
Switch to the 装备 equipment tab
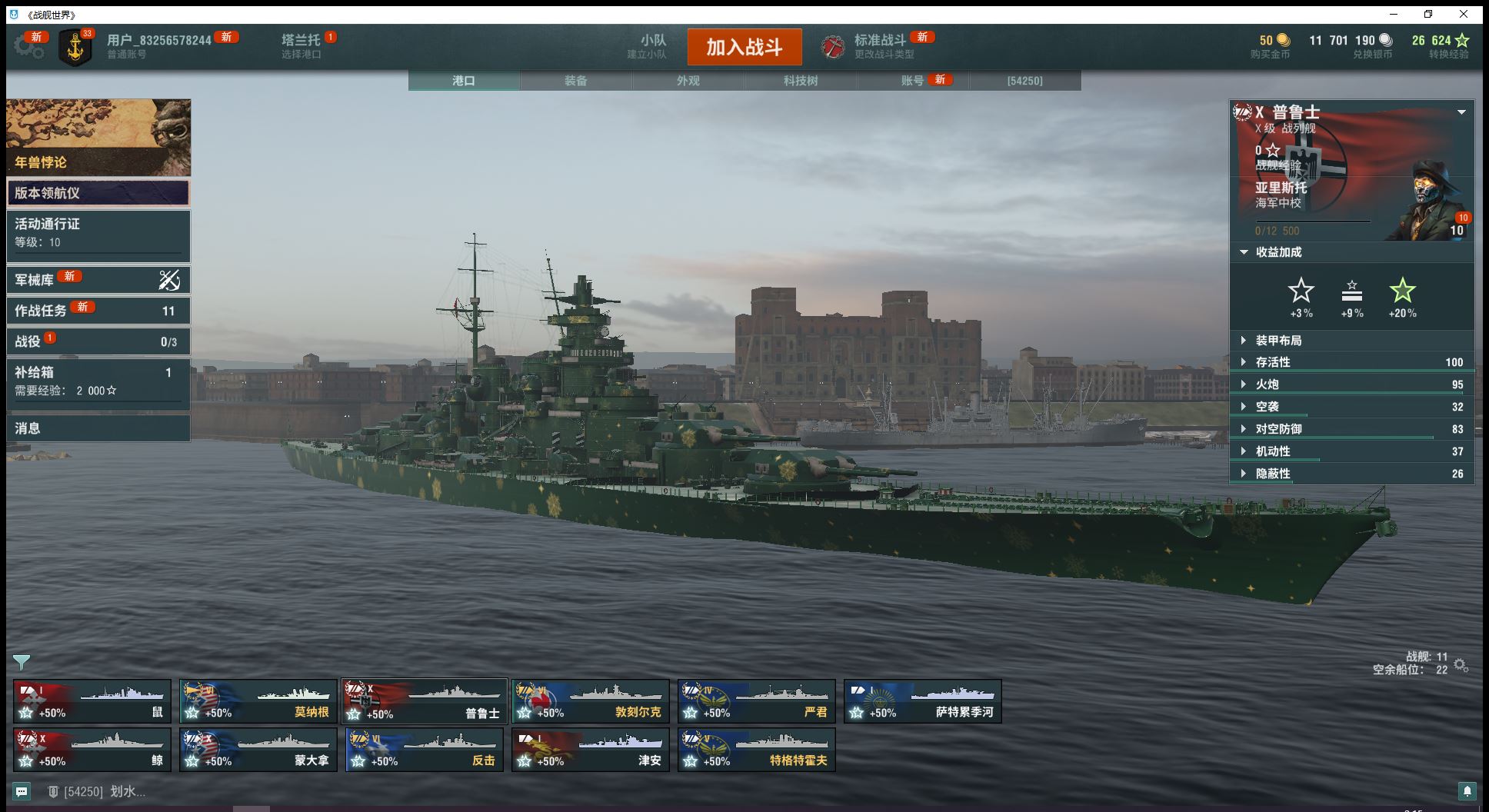pyautogui.click(x=575, y=81)
